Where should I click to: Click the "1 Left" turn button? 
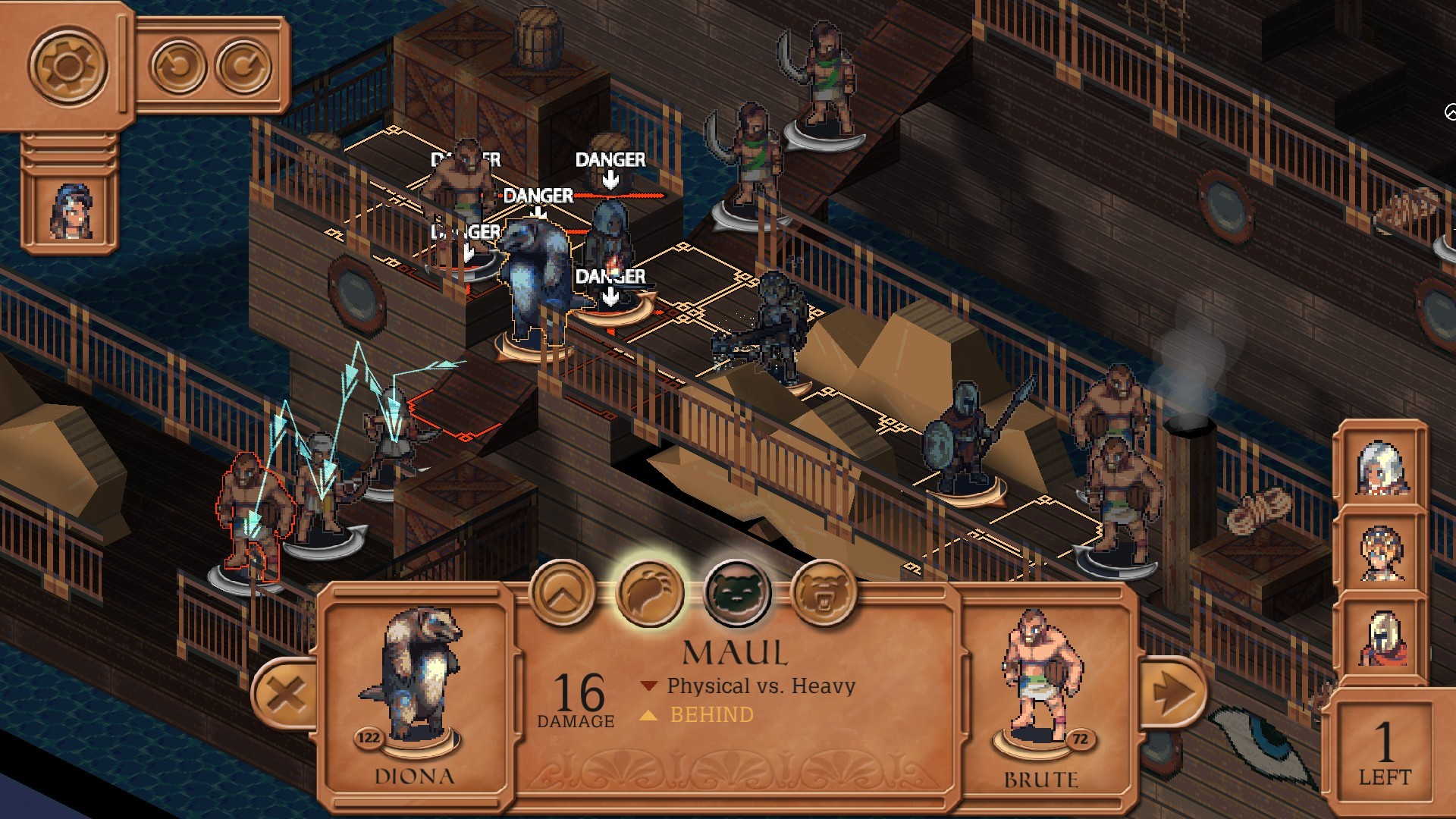pos(1385,752)
